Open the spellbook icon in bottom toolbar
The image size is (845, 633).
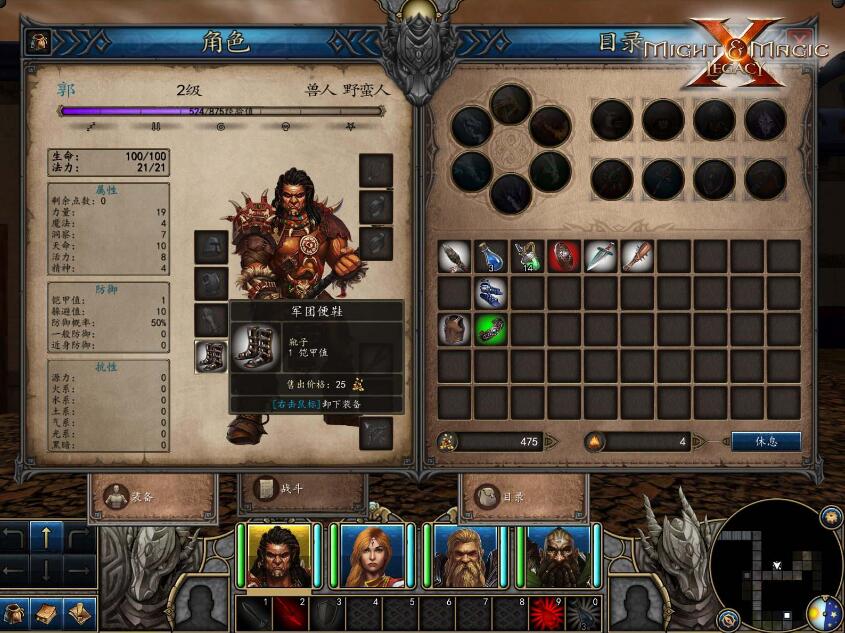tap(47, 612)
